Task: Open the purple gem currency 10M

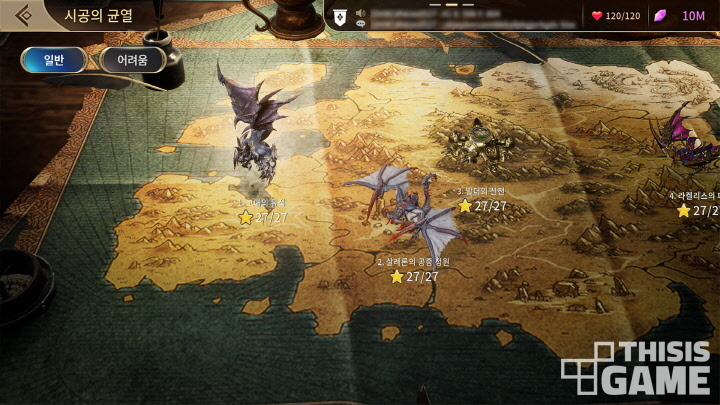Action: (x=682, y=16)
